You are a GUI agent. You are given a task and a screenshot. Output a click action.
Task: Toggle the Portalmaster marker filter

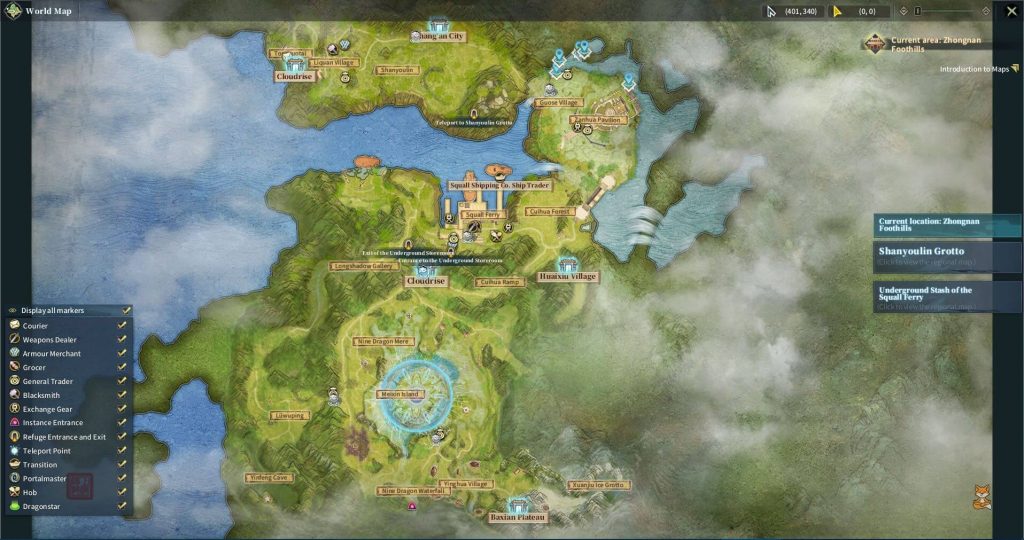click(x=122, y=479)
